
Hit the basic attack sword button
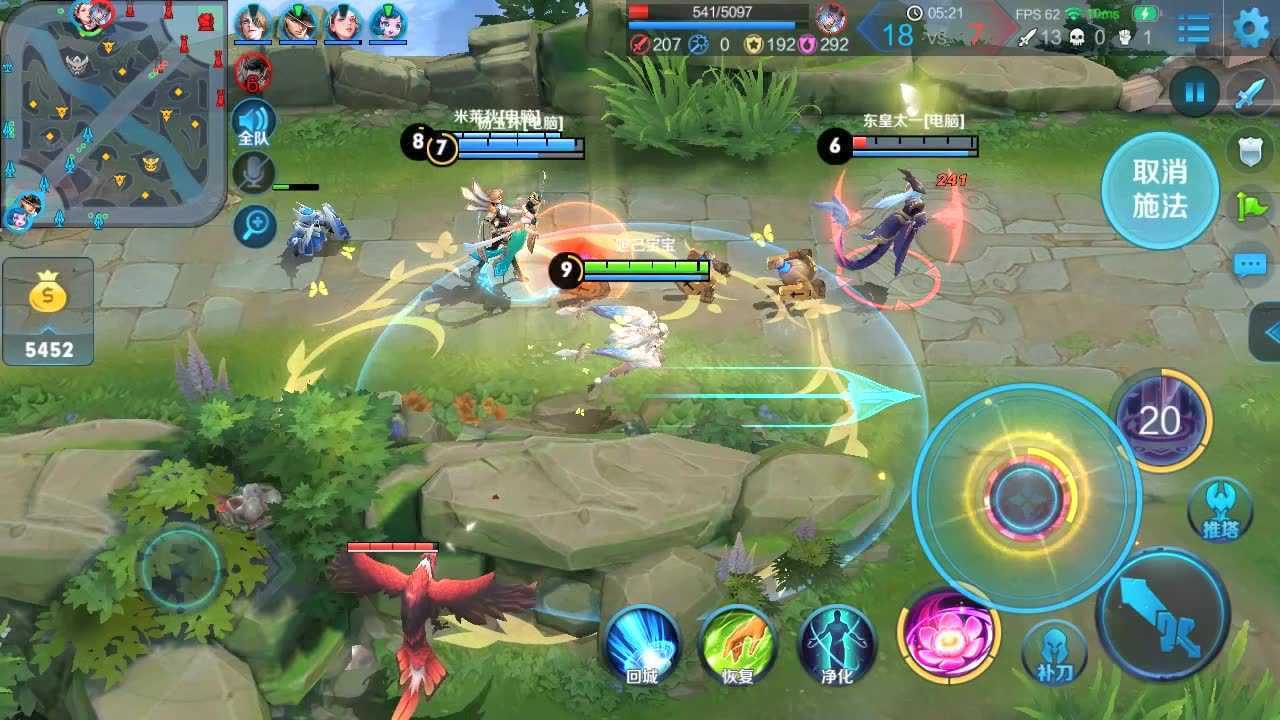pyautogui.click(x=1164, y=614)
